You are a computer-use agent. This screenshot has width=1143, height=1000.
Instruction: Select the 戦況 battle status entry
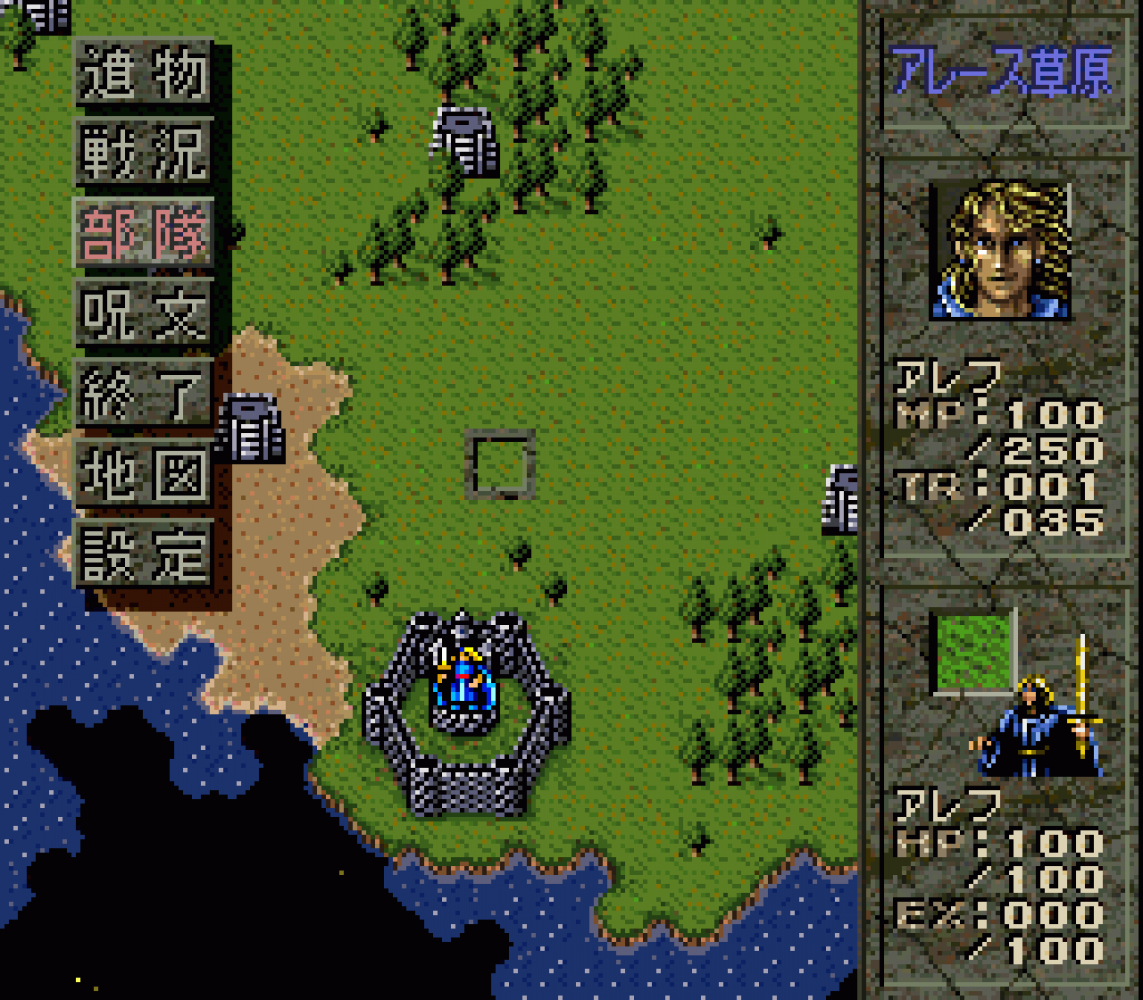pos(144,151)
